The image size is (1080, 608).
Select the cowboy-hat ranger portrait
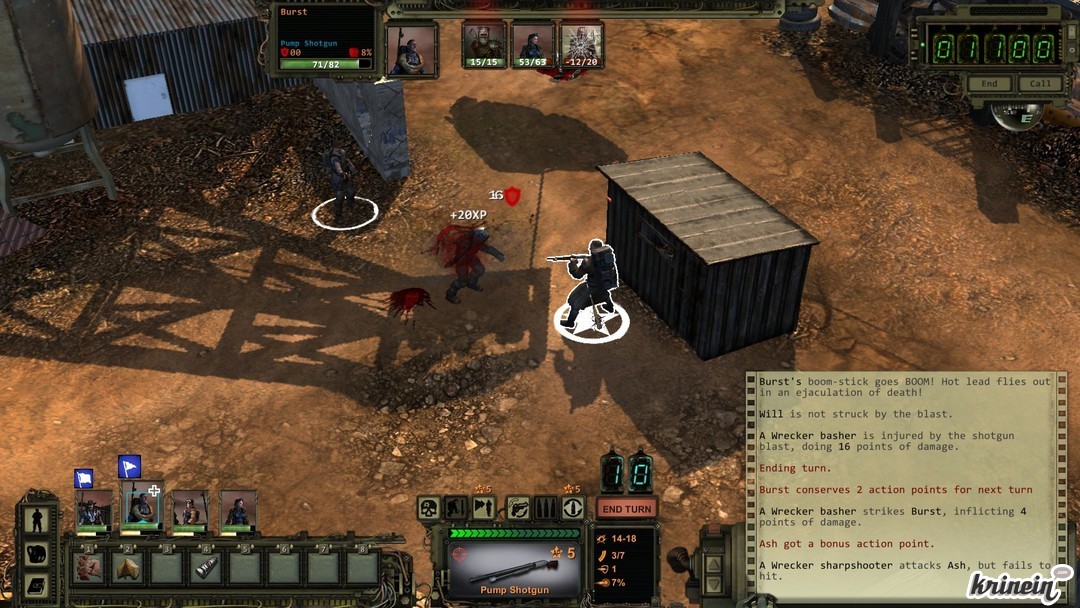click(x=94, y=509)
